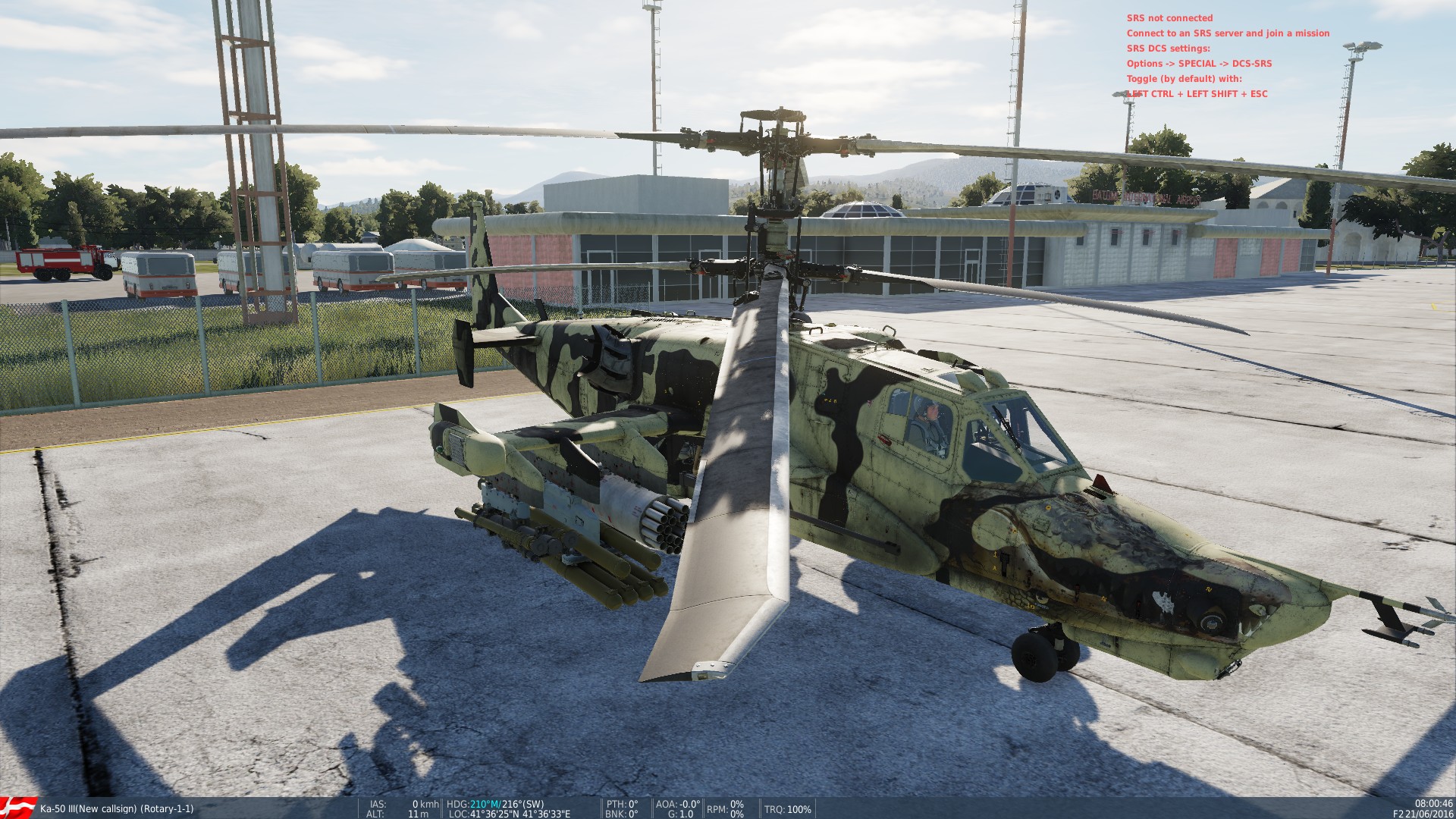The image size is (1456, 819).
Task: Select the 'SRS DCS settings:' header text
Action: pyautogui.click(x=1168, y=49)
